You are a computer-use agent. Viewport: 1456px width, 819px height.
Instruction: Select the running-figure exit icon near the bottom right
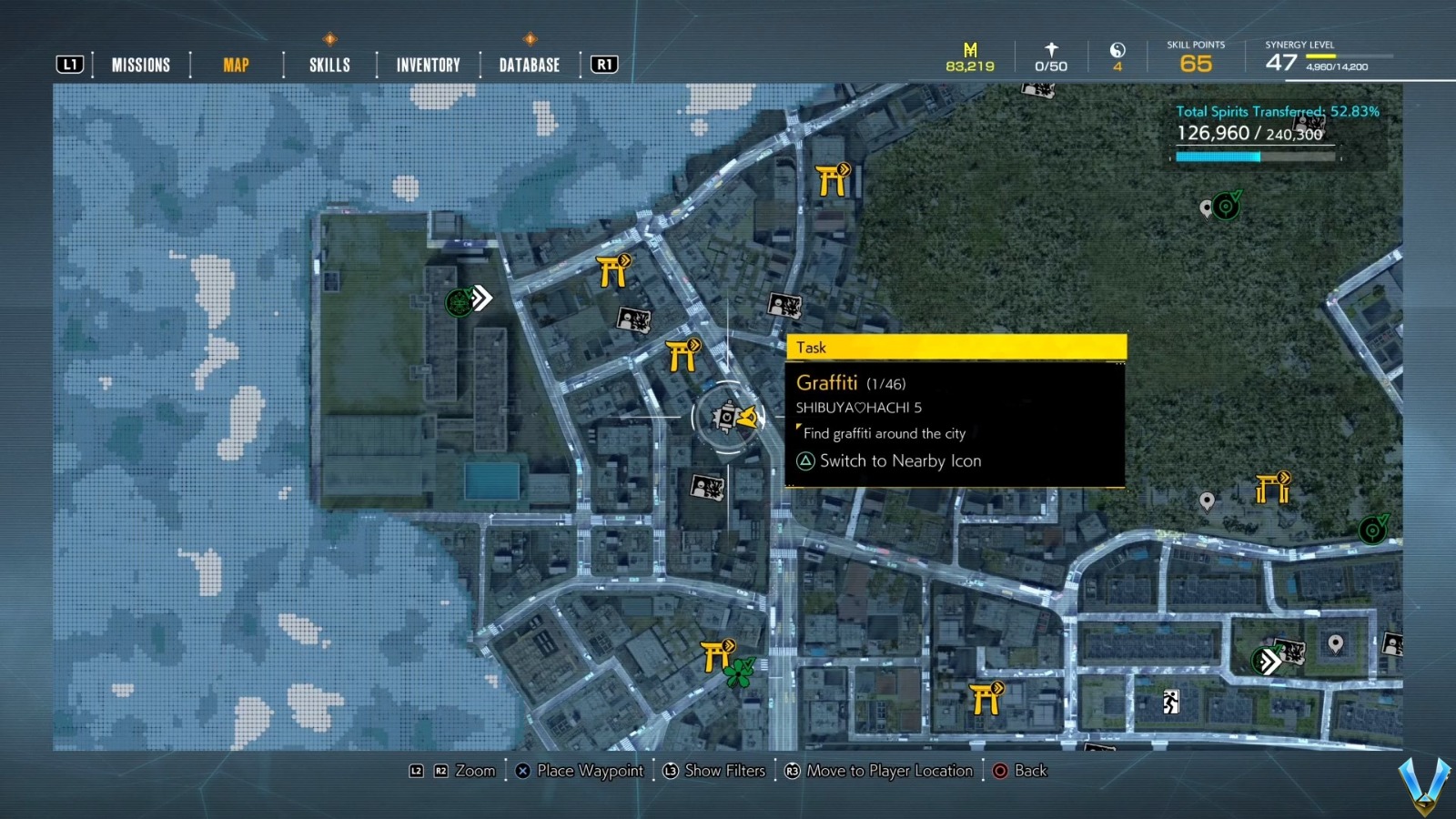tap(1170, 701)
